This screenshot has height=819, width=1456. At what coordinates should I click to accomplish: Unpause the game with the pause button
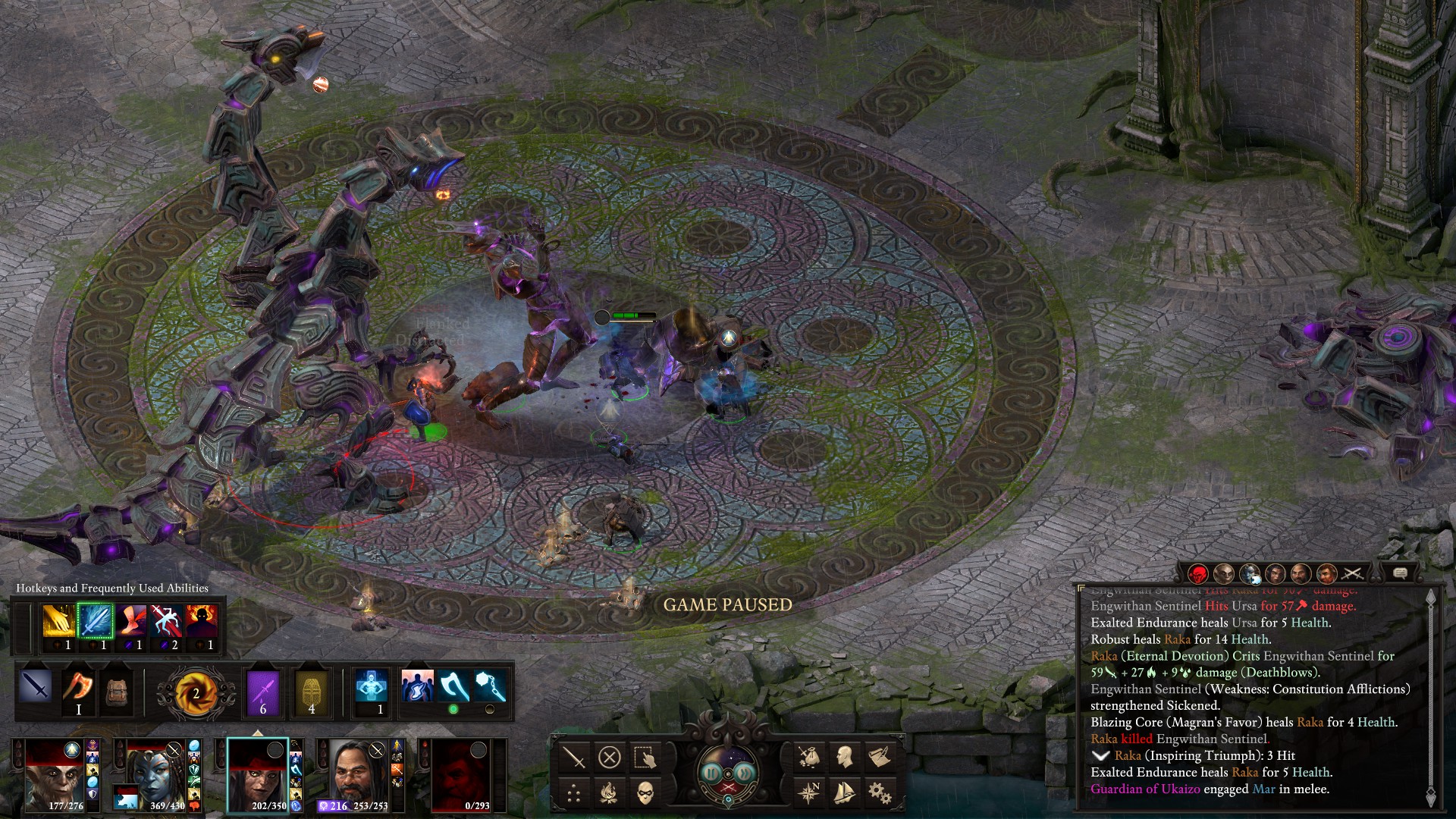(711, 773)
